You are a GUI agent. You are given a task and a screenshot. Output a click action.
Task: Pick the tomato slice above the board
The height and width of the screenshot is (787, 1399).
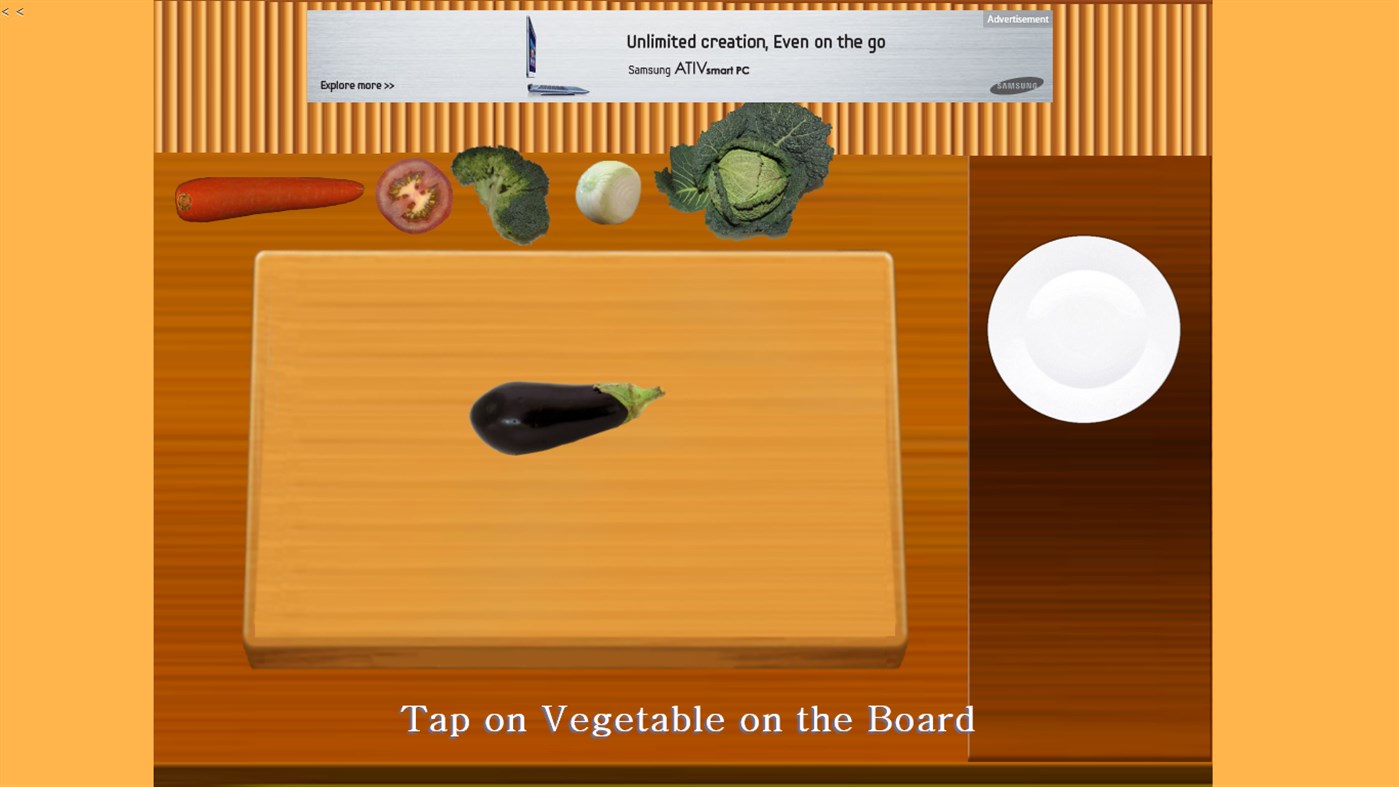[x=413, y=196]
